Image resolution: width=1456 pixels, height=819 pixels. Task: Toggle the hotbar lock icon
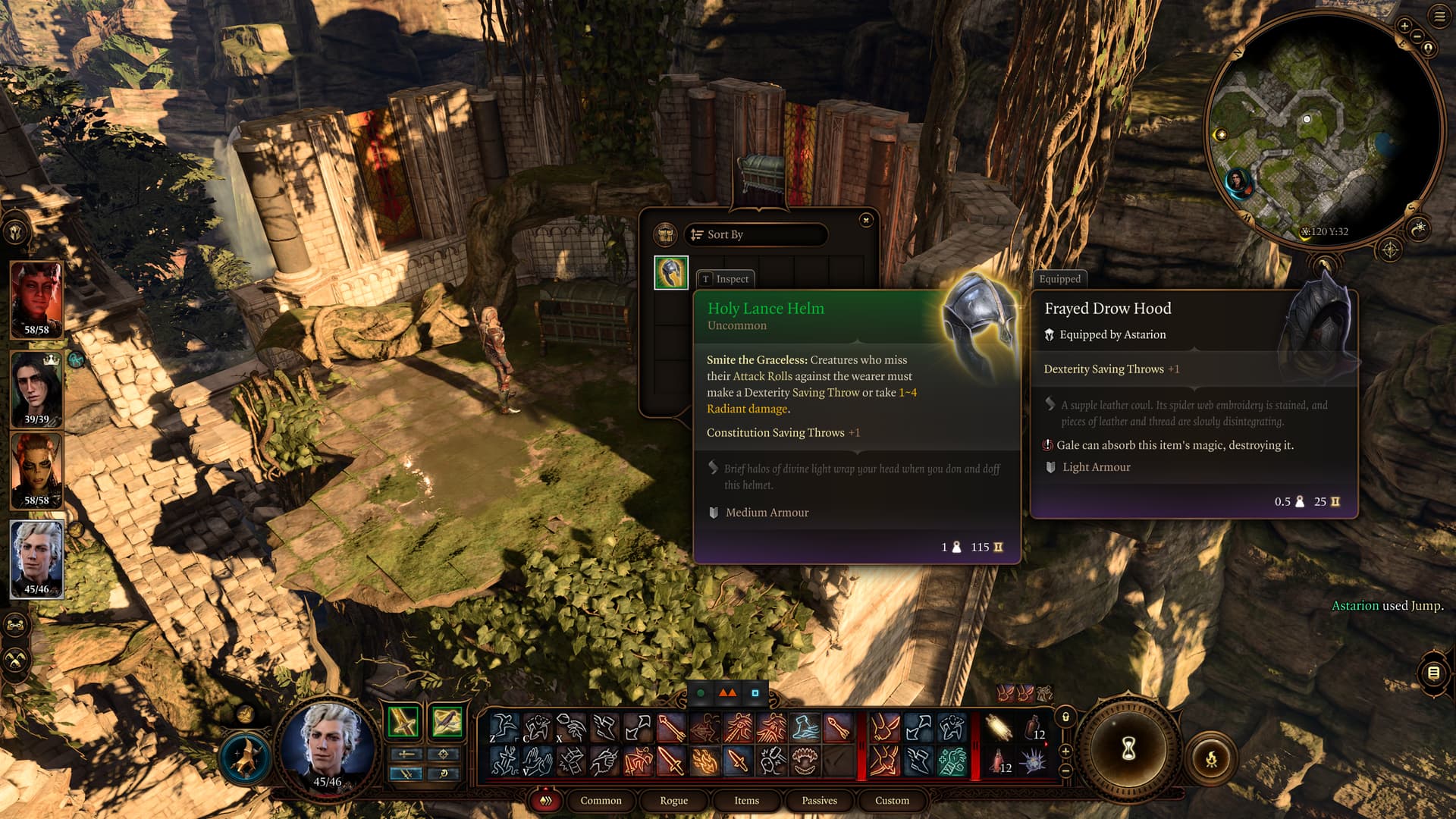pyautogui.click(x=1065, y=717)
